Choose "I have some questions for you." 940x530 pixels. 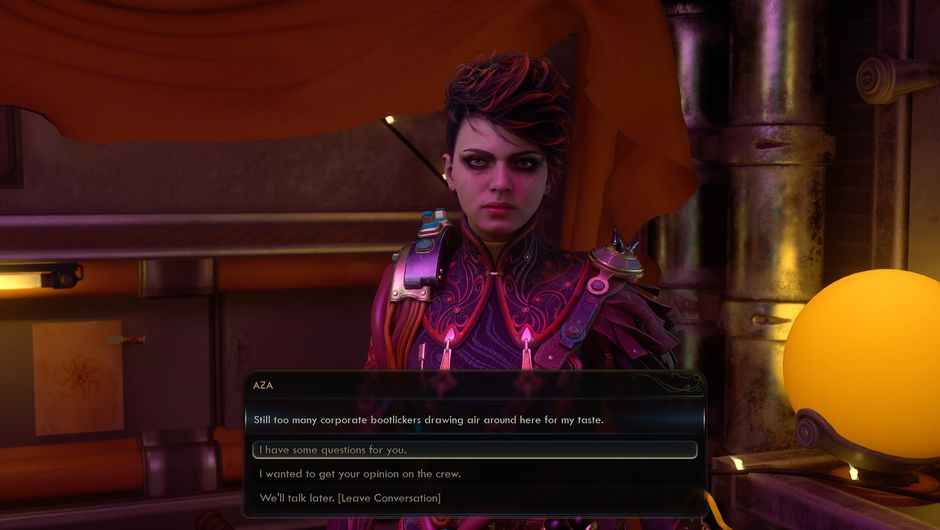coord(332,450)
